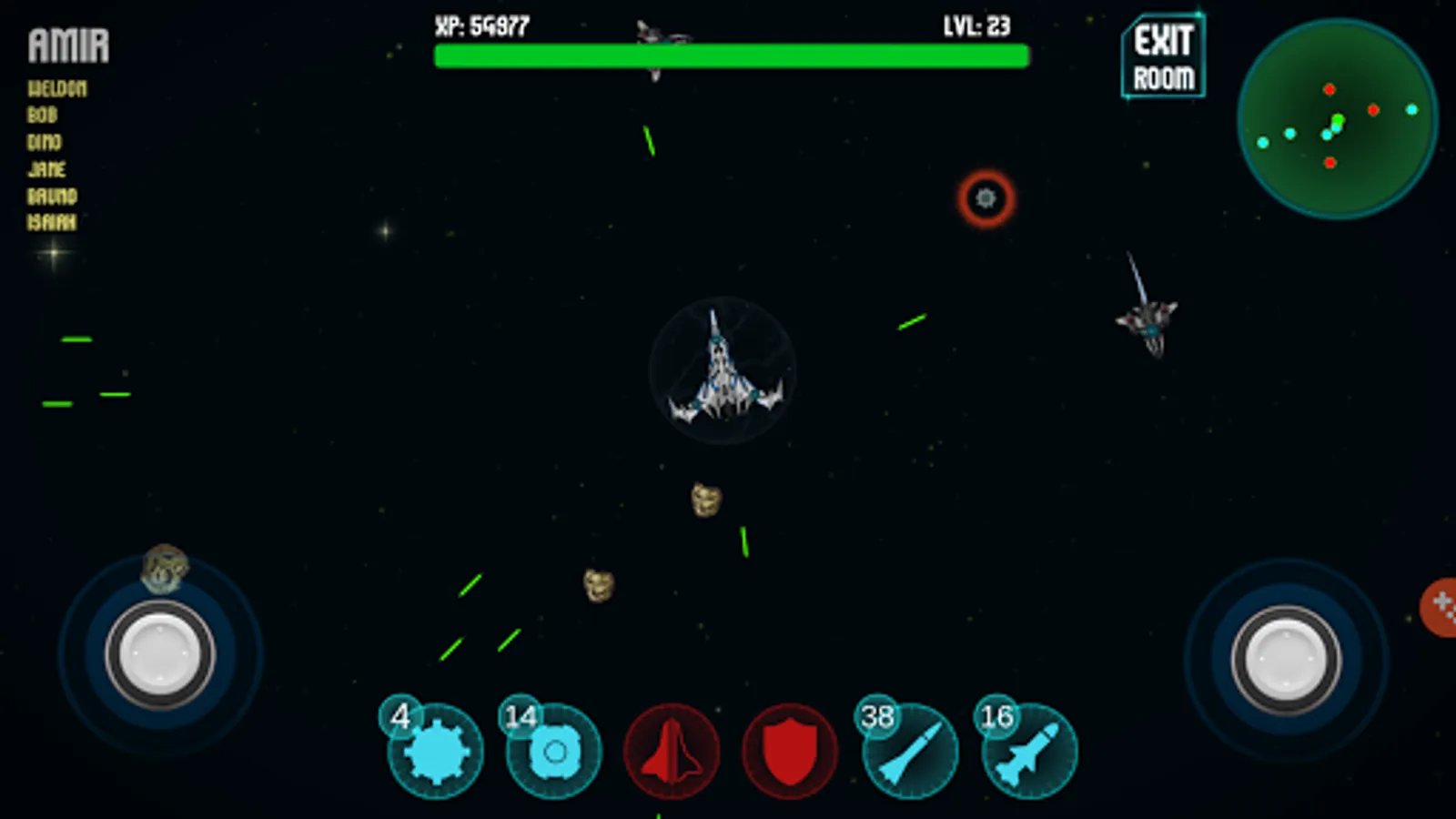Select player Weldon in the player list

pos(57,88)
